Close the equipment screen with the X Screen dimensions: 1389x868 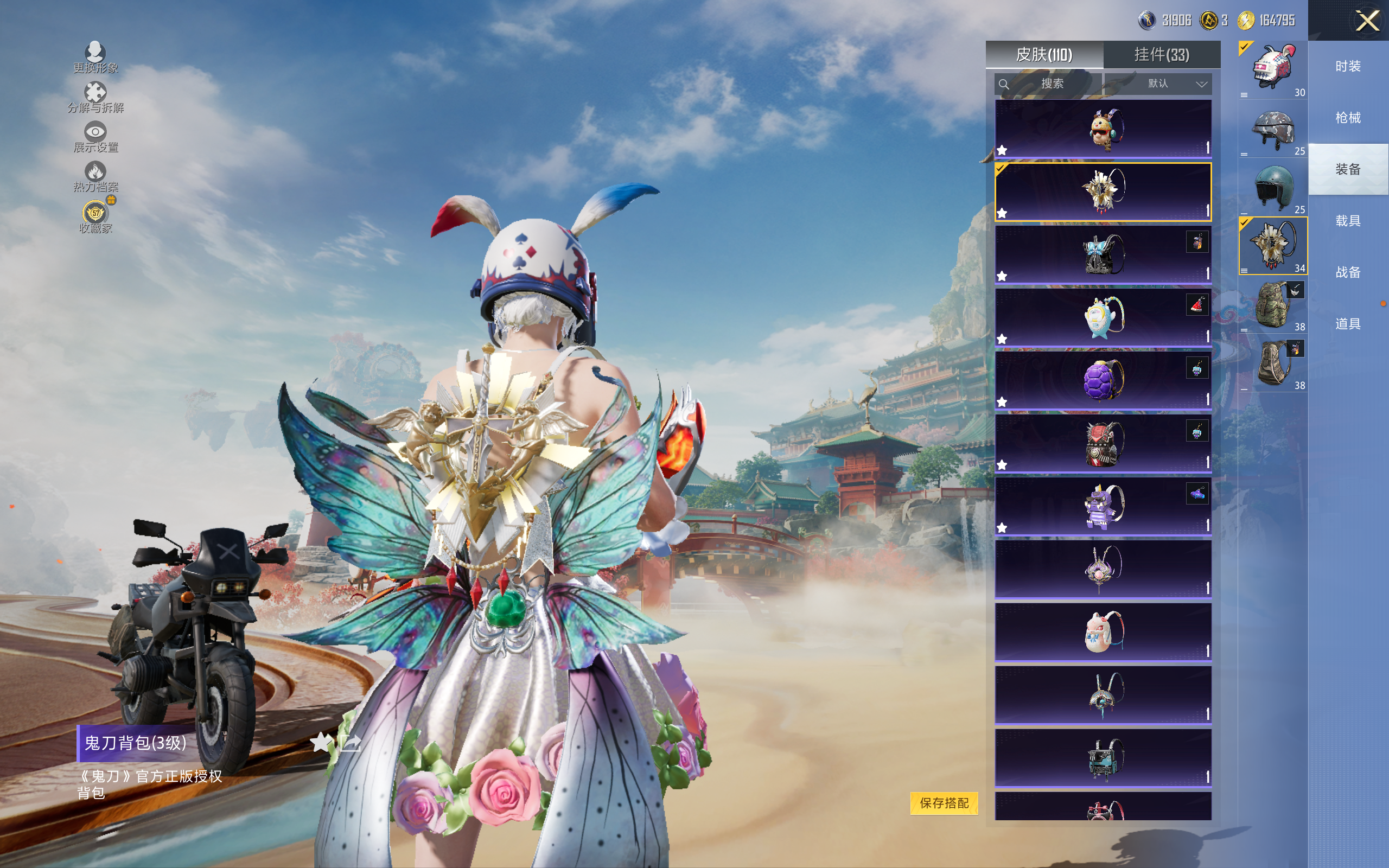(x=1367, y=21)
